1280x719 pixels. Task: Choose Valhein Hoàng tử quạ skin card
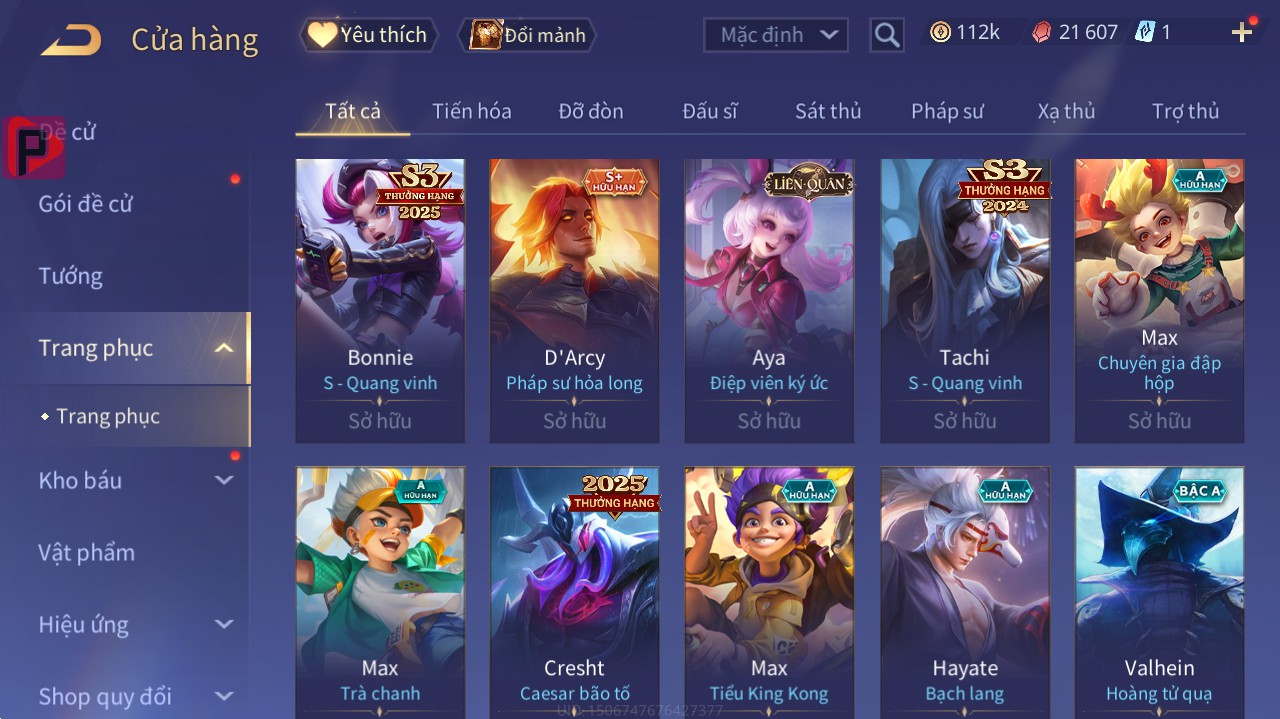pos(1159,590)
